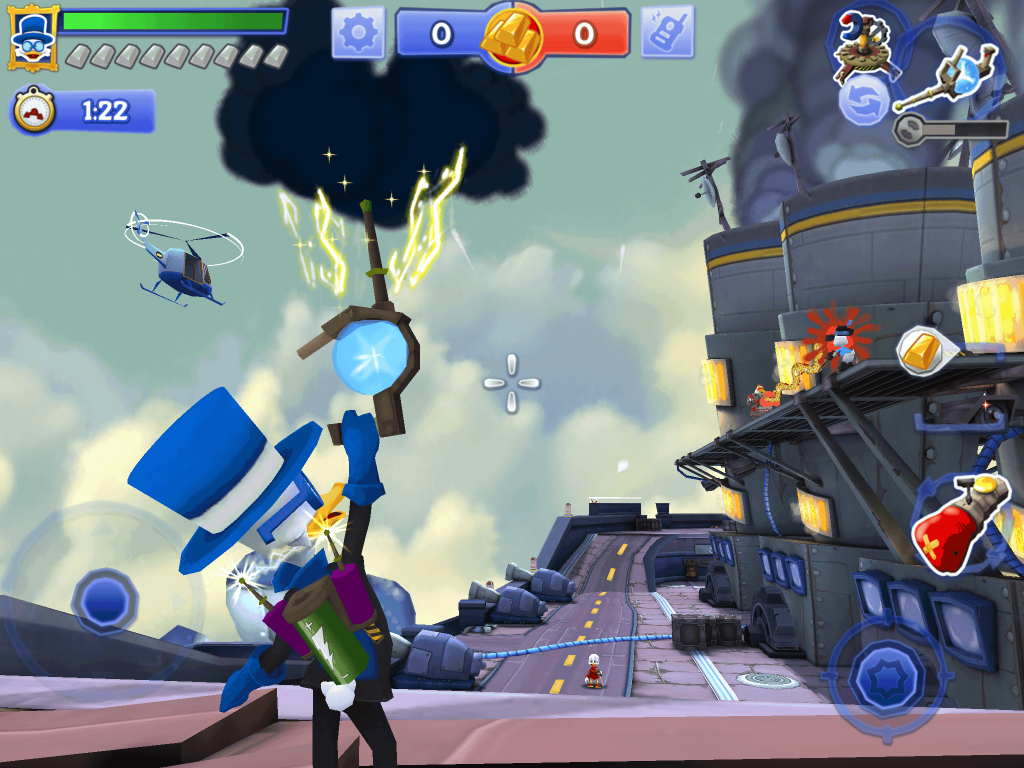Image resolution: width=1024 pixels, height=768 pixels.
Task: Open the gear settings menu
Action: point(358,34)
